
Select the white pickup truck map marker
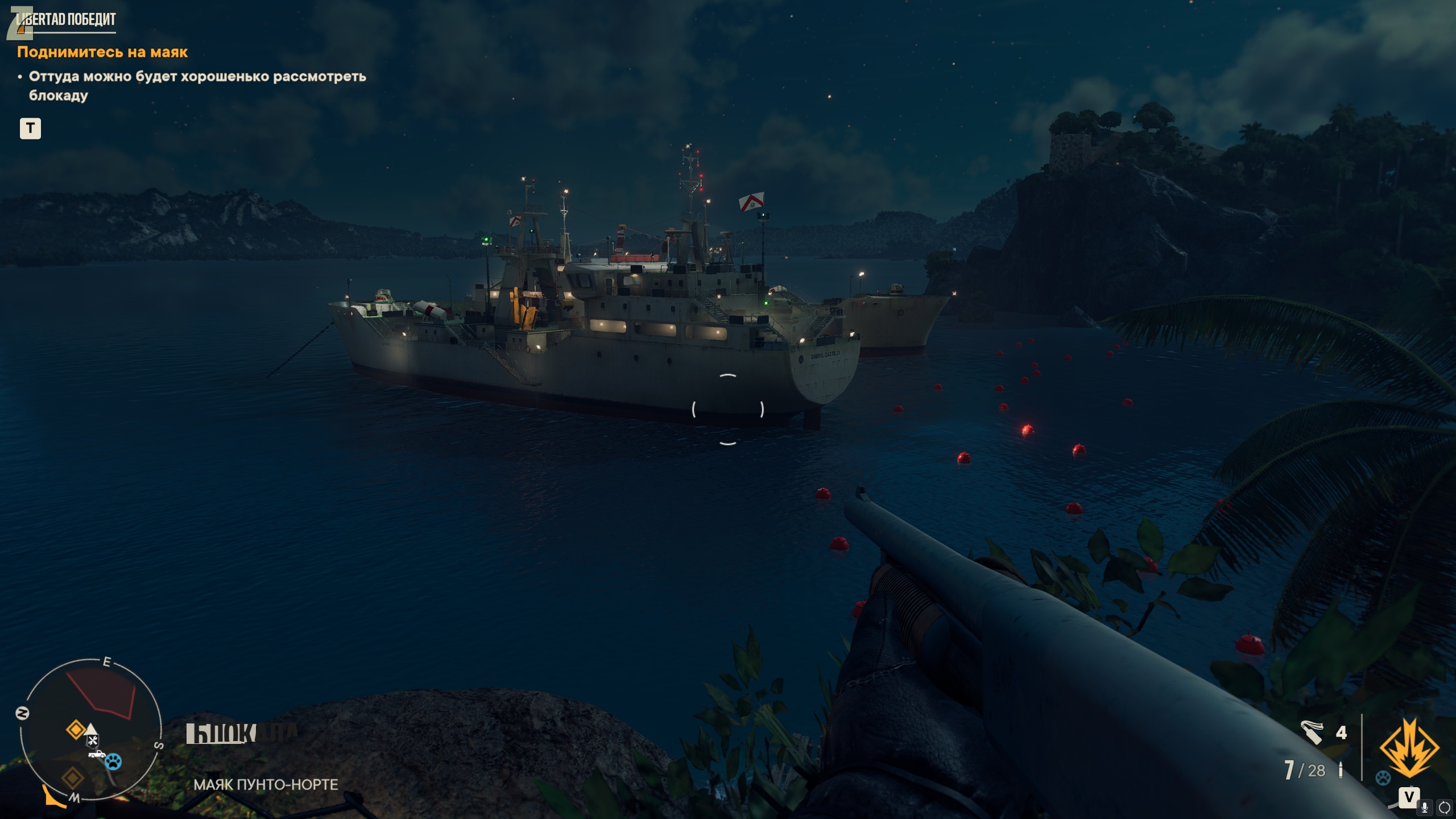(97, 754)
